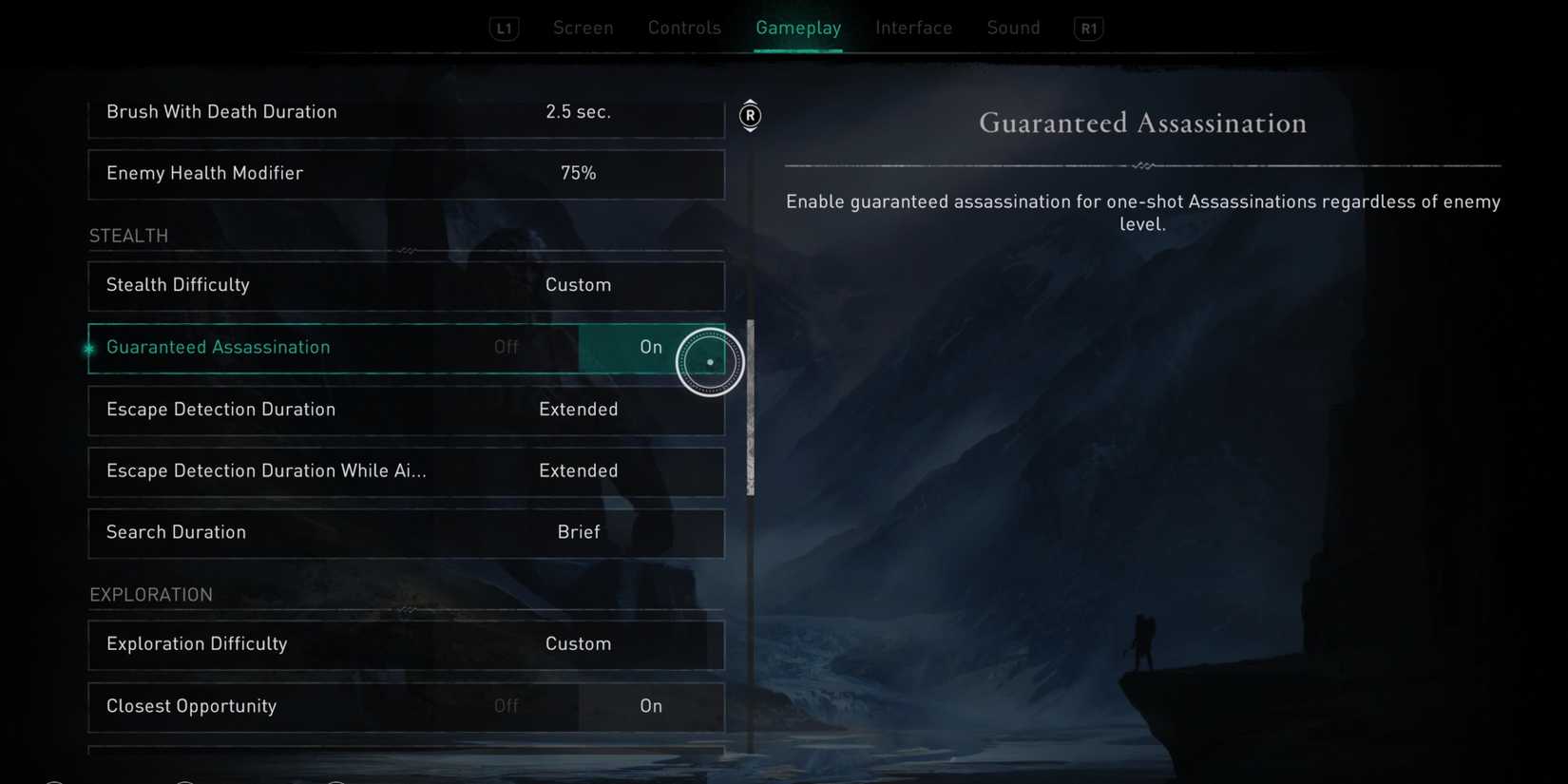Switch to the Interface tab
This screenshot has width=1568, height=784.
click(913, 28)
